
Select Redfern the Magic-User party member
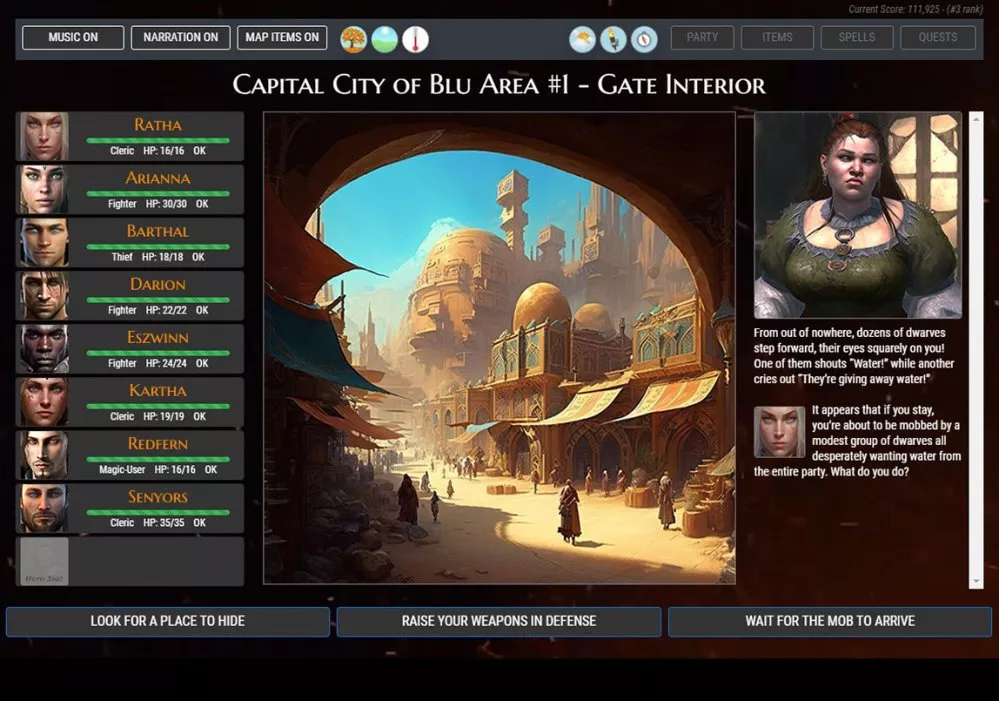pos(130,455)
